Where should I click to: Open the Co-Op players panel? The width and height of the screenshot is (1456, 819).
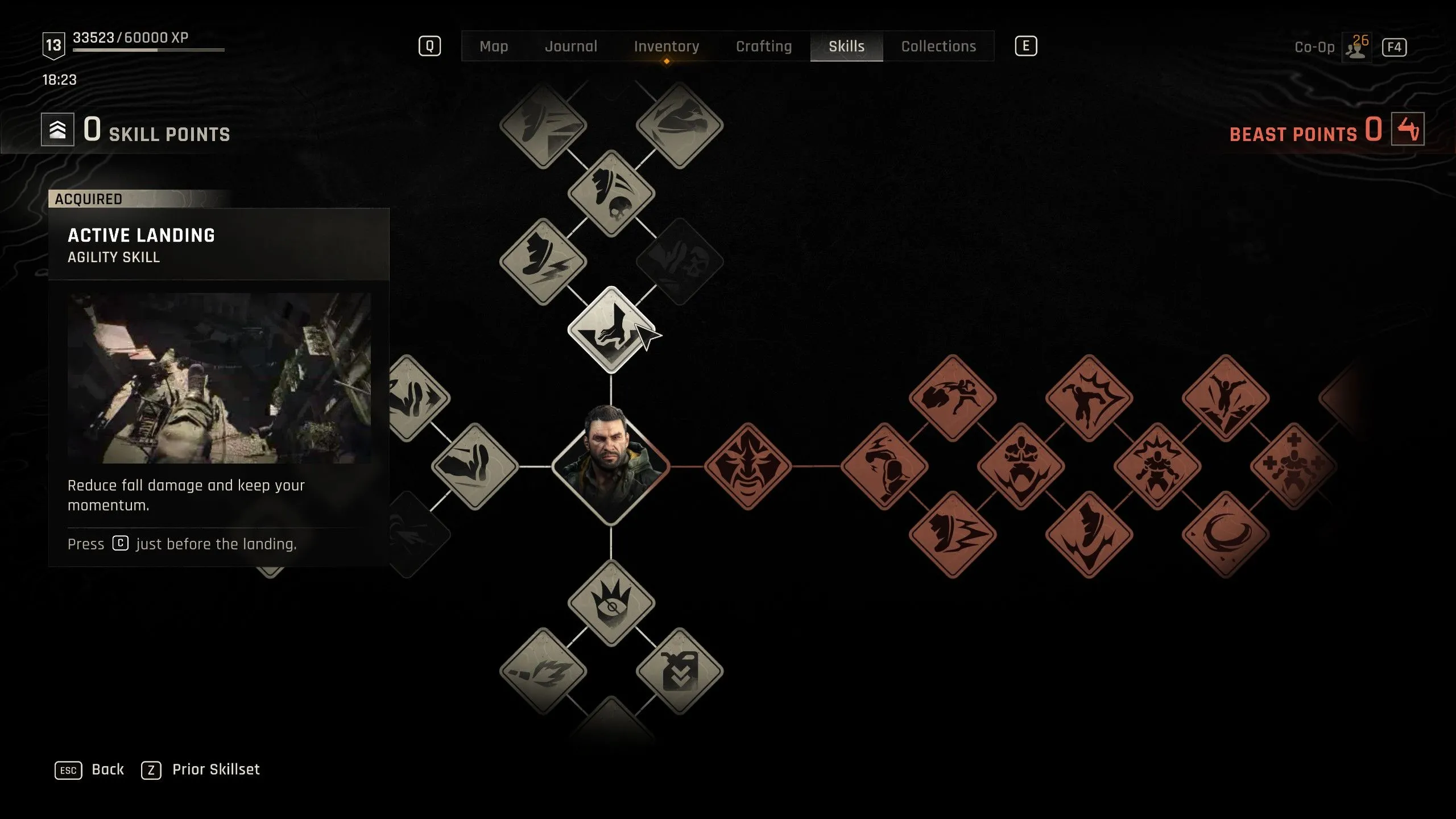tap(1357, 47)
